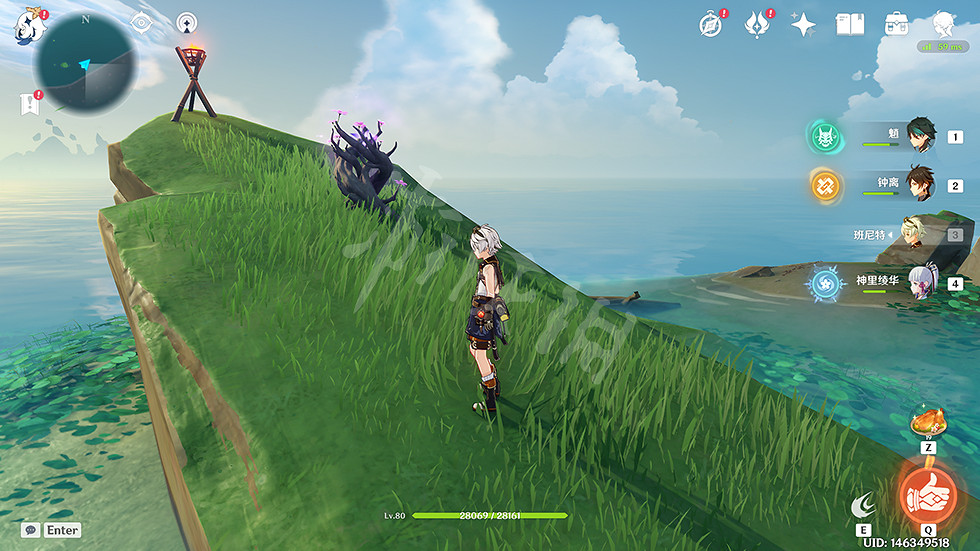Select party member 班尼特

(918, 233)
